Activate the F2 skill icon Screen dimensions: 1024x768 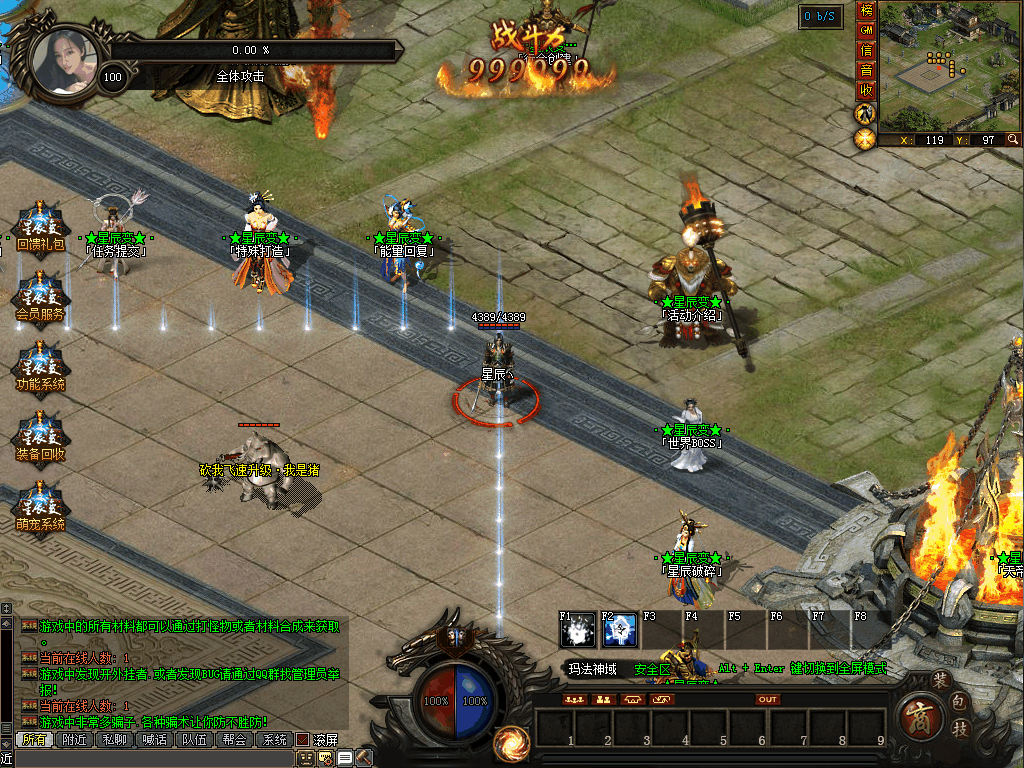[x=620, y=629]
